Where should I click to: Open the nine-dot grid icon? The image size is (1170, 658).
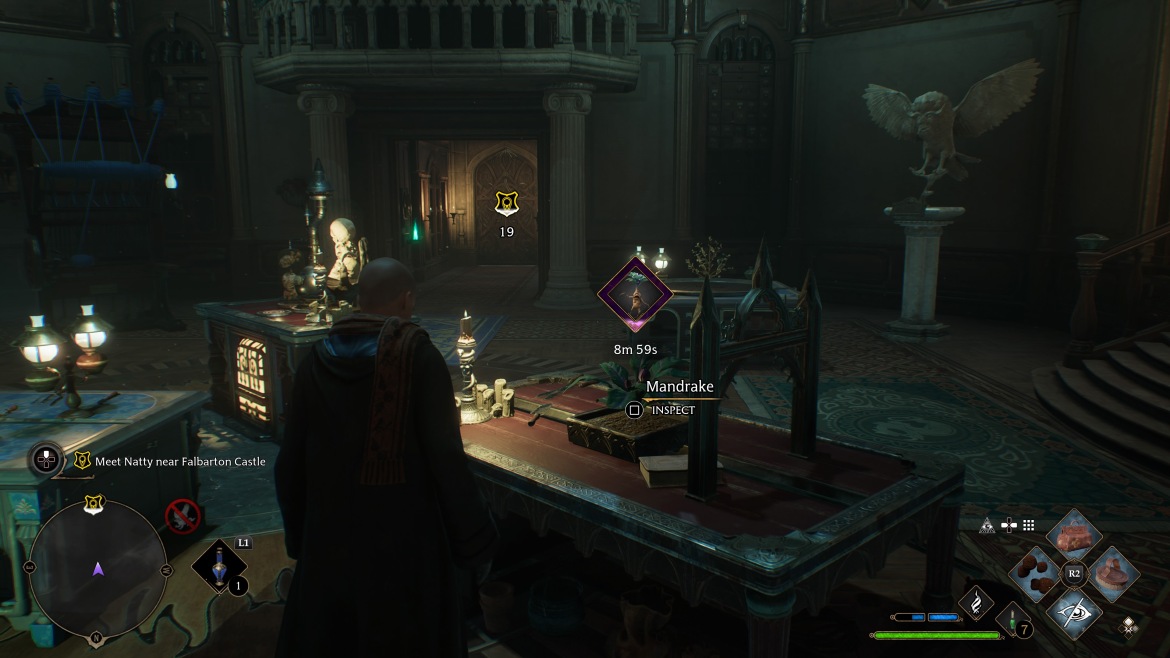pyautogui.click(x=1028, y=525)
